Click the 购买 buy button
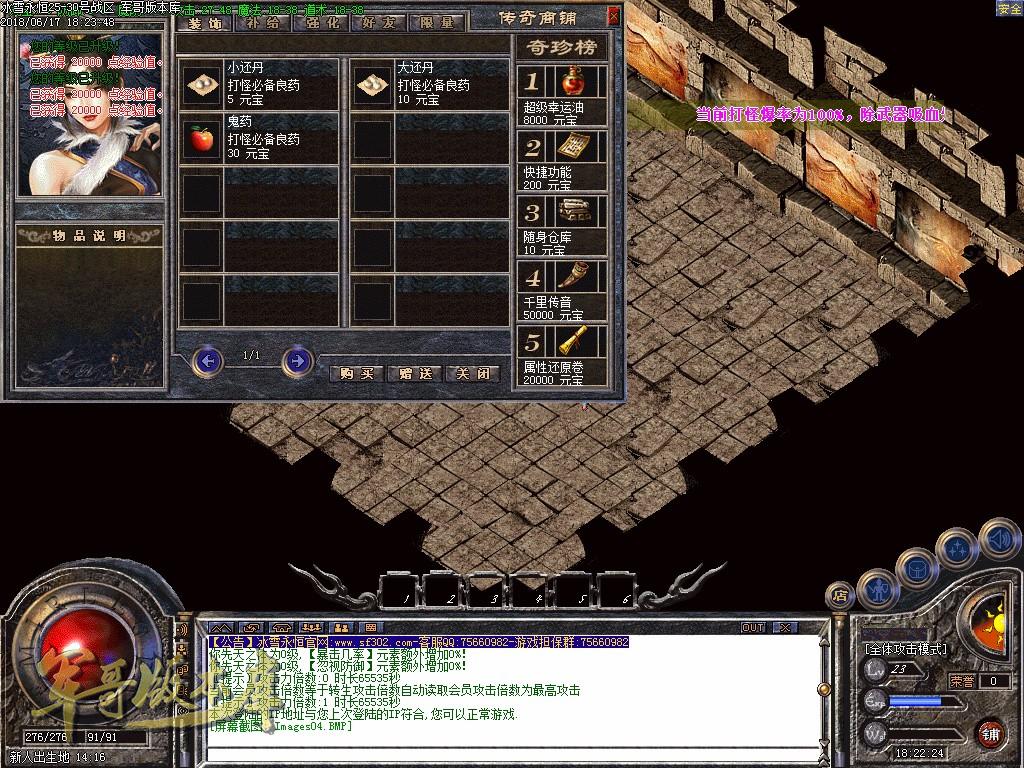1024x768 pixels. pyautogui.click(x=357, y=373)
